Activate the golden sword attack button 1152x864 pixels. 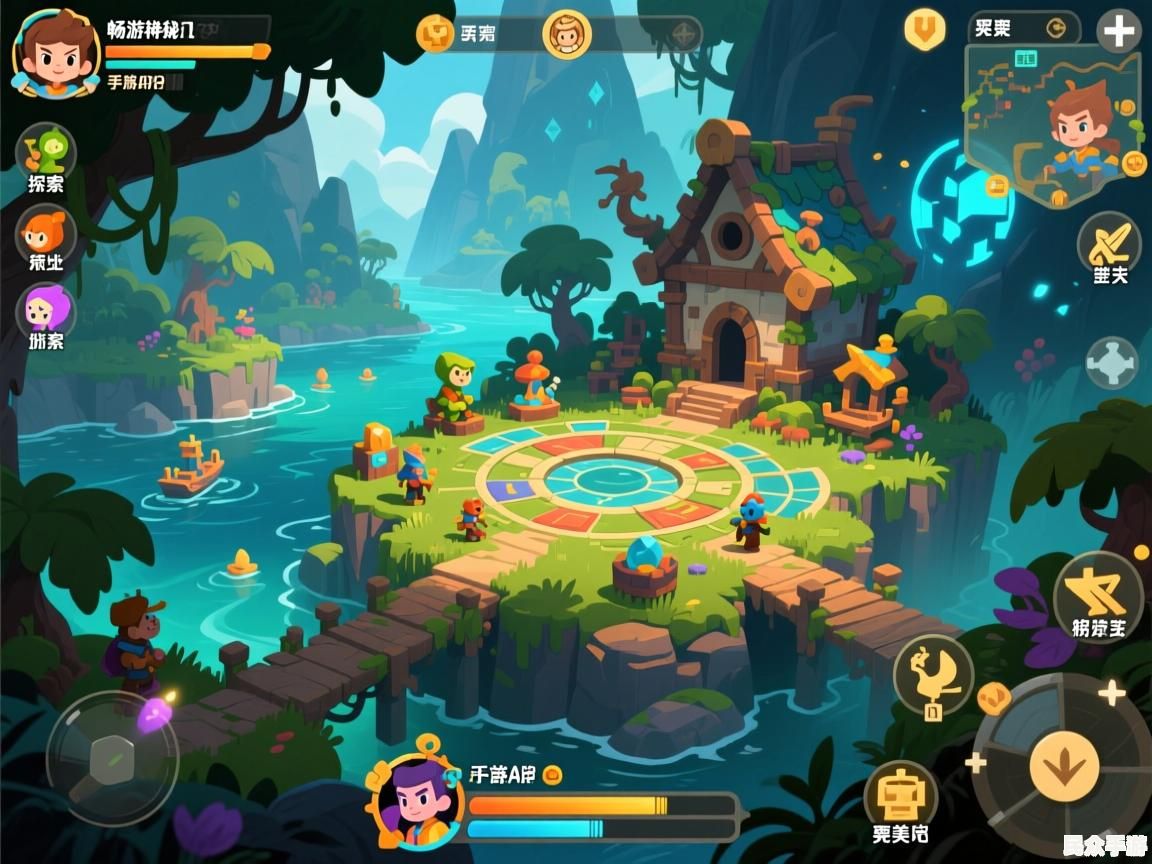(1109, 242)
